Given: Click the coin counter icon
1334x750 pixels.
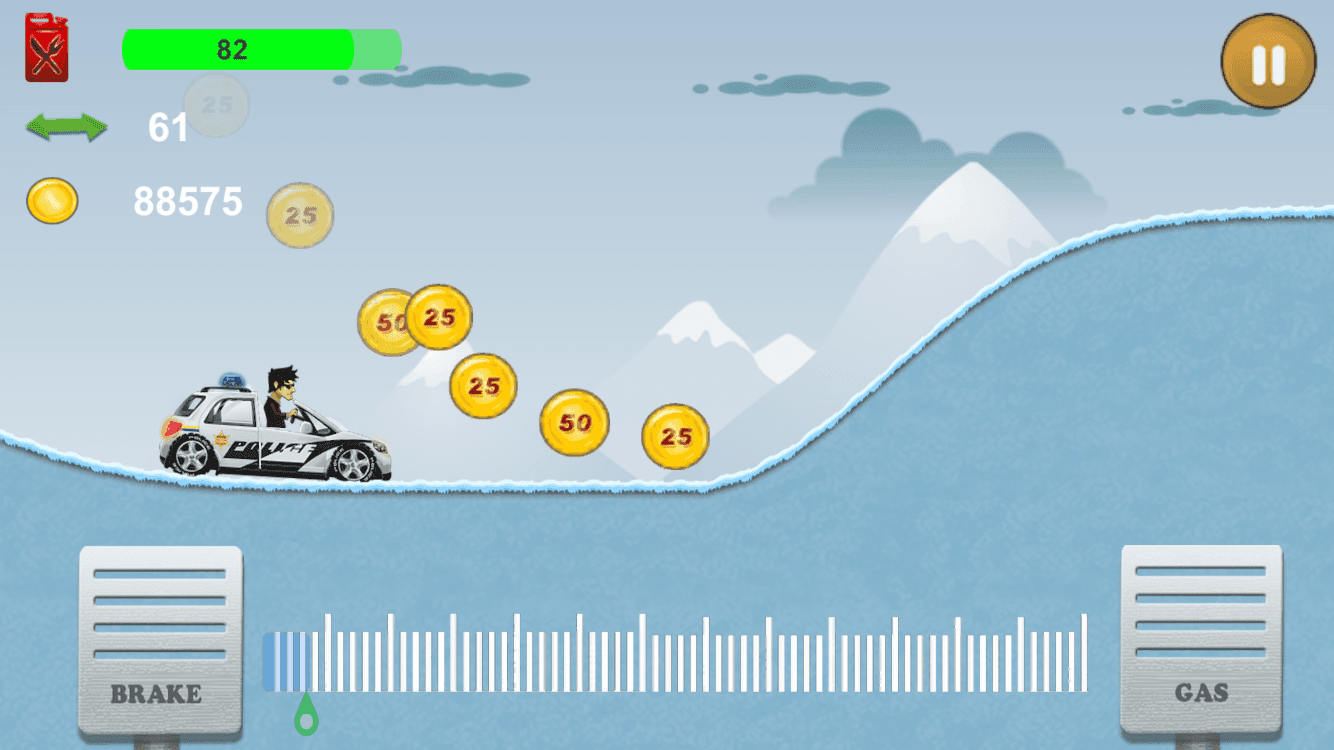Looking at the screenshot, I should click(51, 201).
